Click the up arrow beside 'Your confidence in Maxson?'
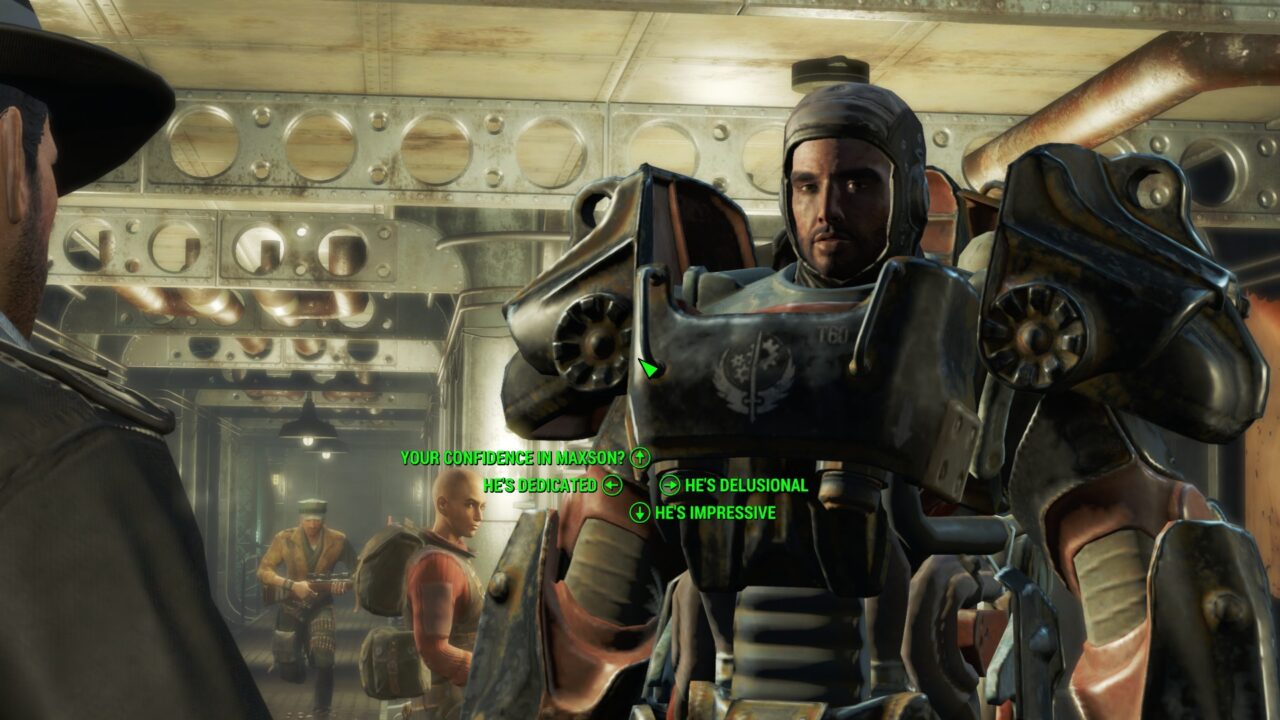 click(x=641, y=457)
